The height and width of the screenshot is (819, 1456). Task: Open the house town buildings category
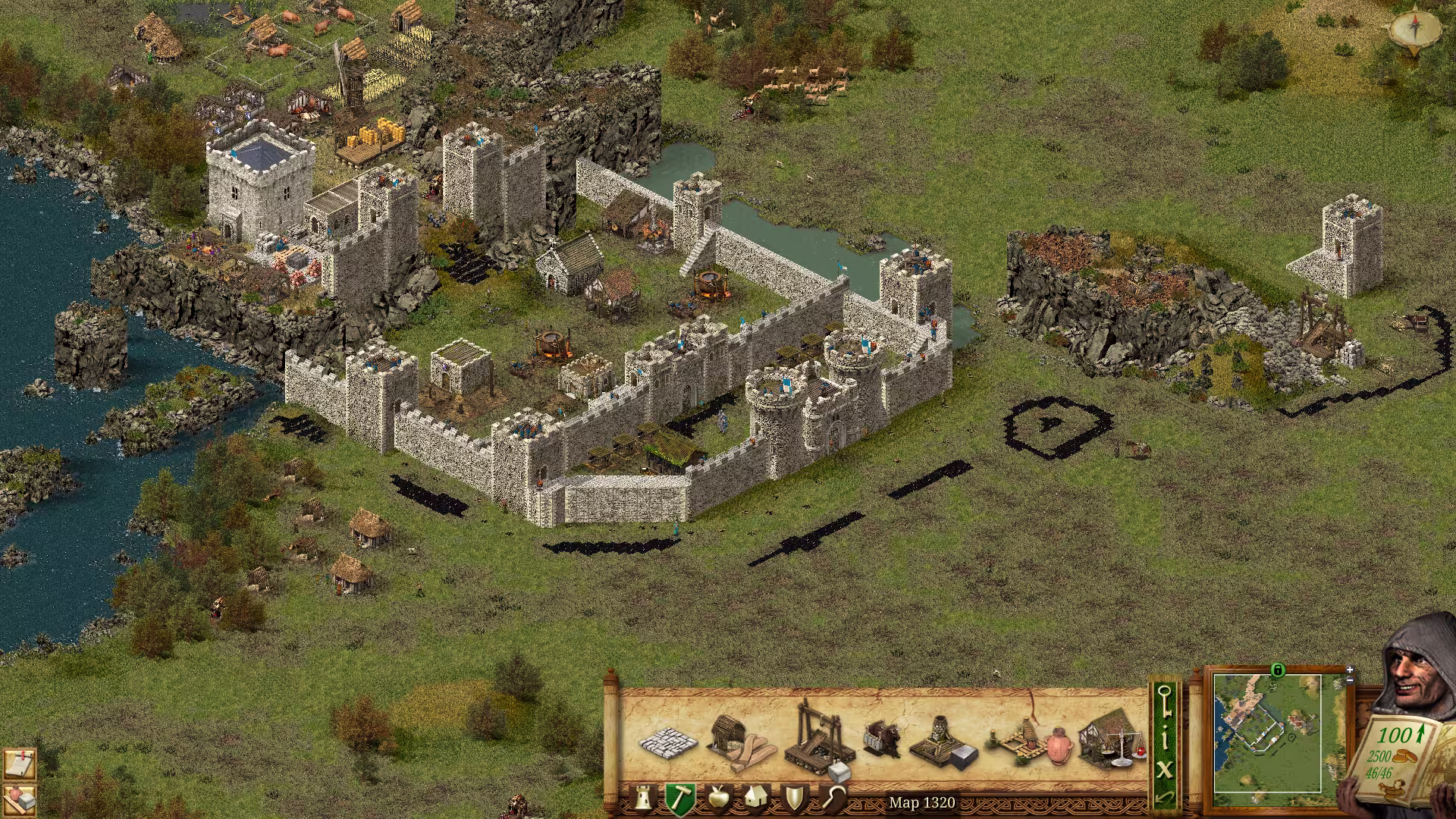point(756,799)
